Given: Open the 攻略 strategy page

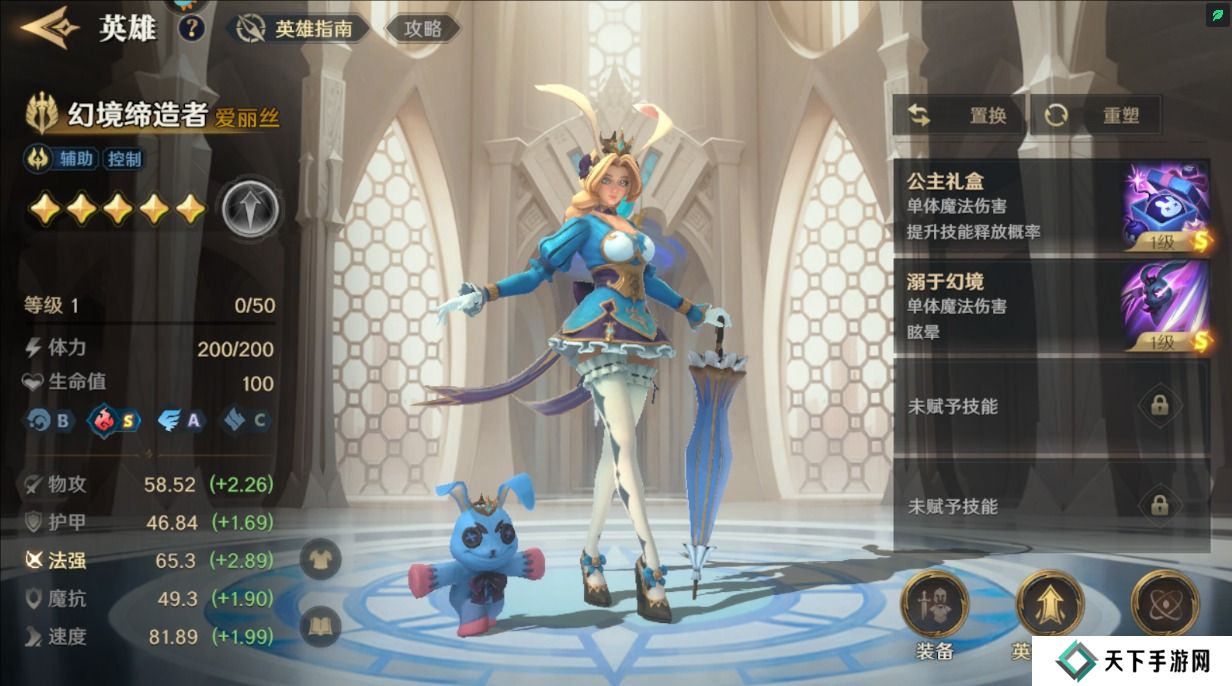Looking at the screenshot, I should [422, 29].
